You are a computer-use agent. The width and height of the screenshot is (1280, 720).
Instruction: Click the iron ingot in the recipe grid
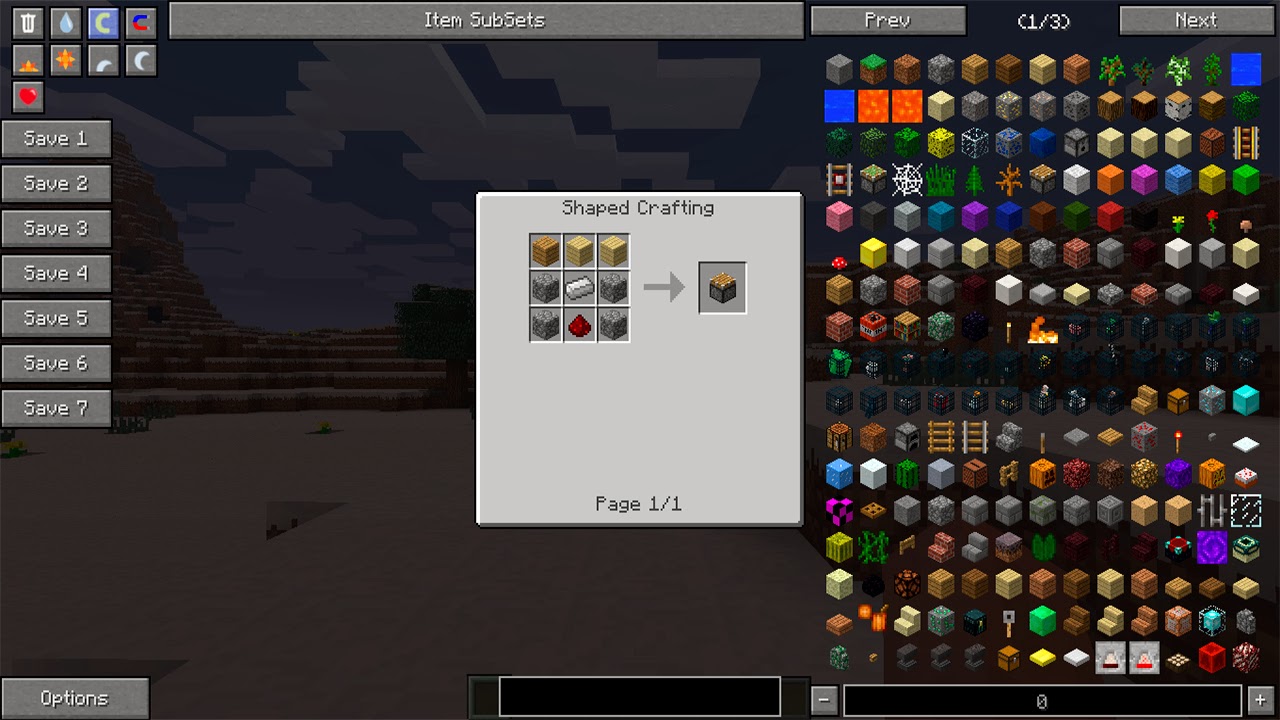pos(579,287)
